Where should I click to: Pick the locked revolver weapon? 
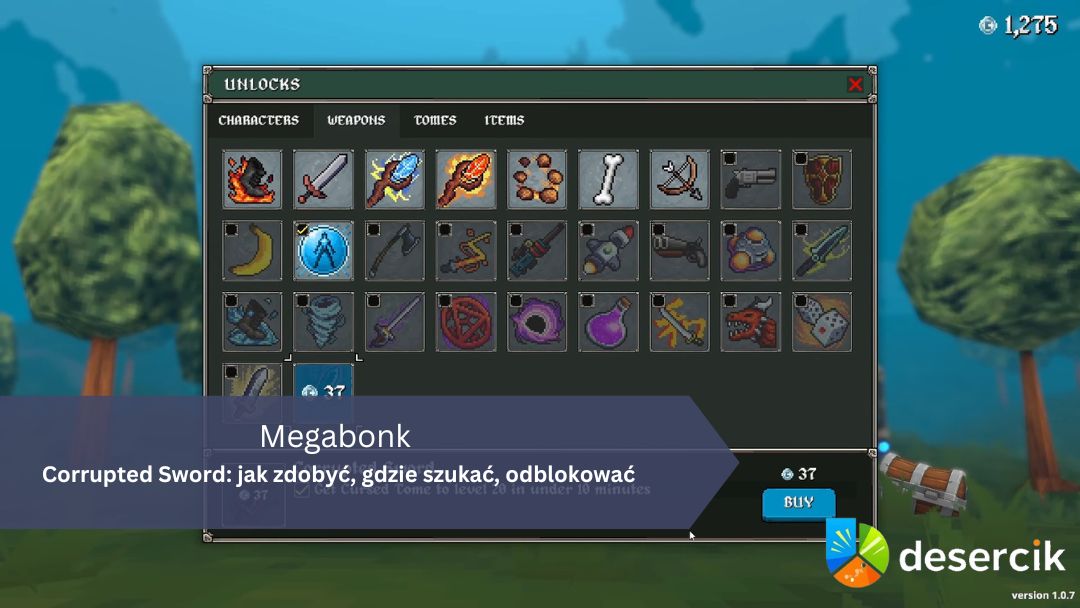point(751,179)
